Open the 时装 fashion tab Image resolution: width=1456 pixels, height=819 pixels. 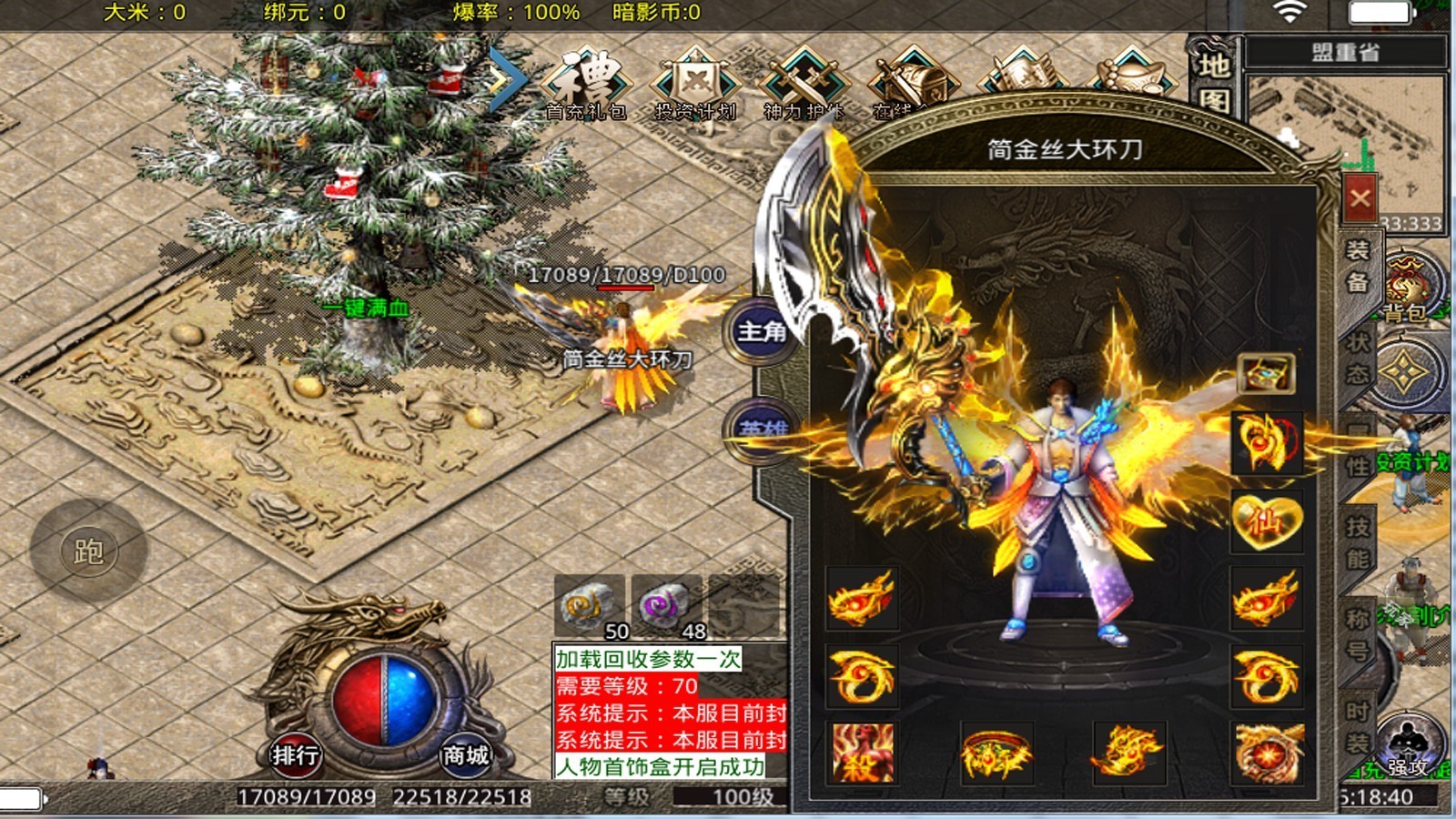pyautogui.click(x=1357, y=727)
